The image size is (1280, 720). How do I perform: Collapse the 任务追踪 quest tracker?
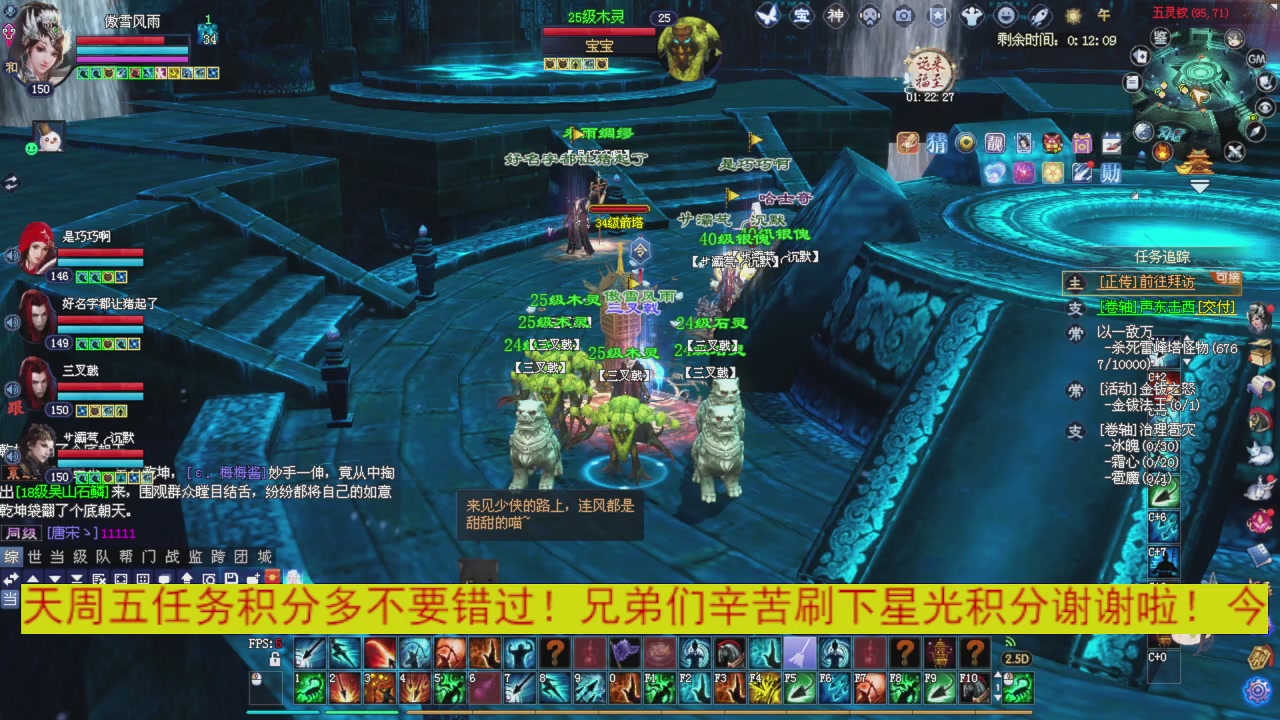point(1165,257)
